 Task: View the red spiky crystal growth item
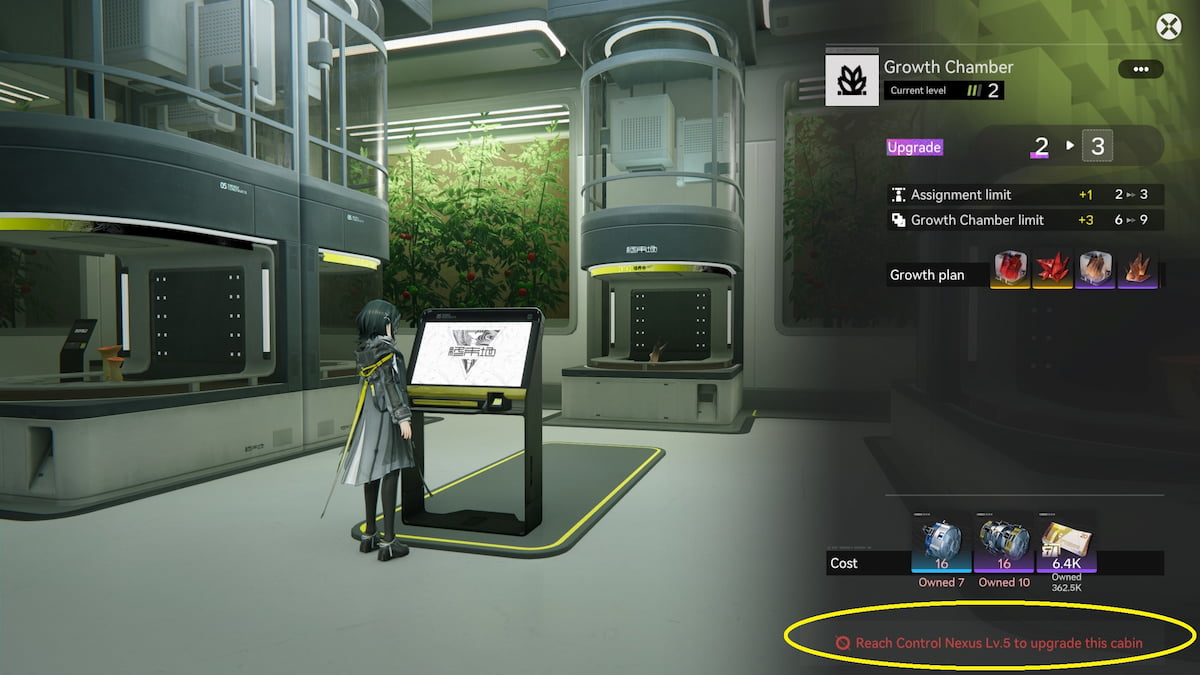point(1053,270)
